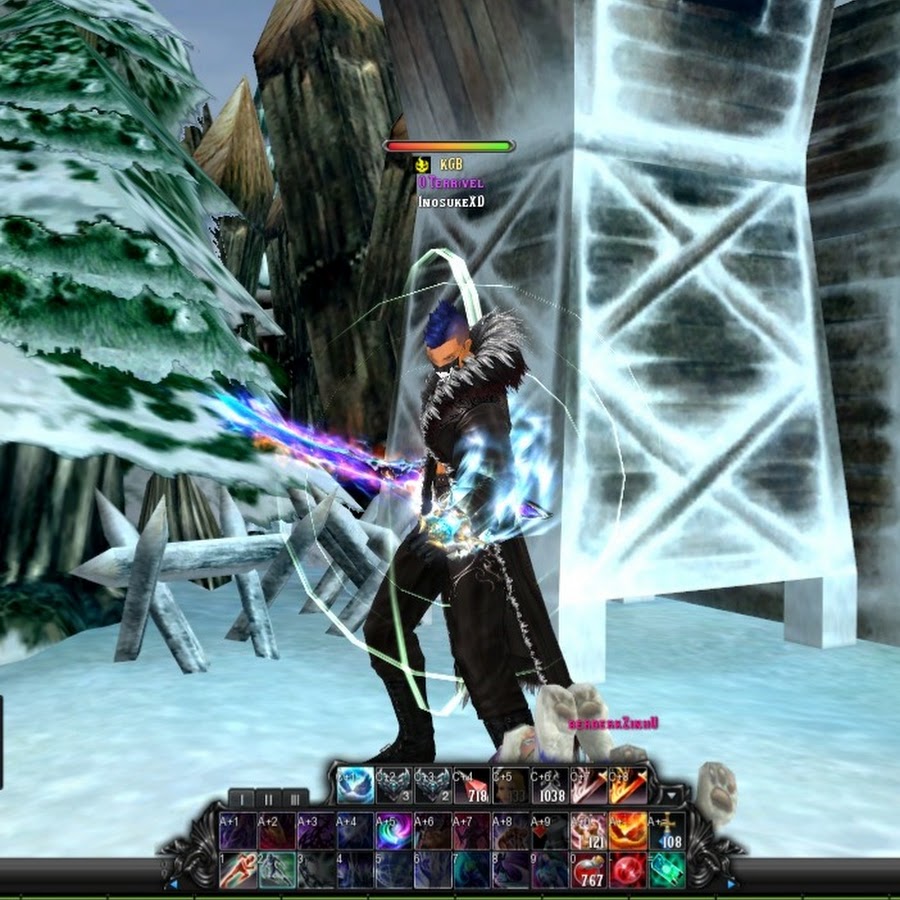Click the right blue arrow on the hotbar

[731, 884]
